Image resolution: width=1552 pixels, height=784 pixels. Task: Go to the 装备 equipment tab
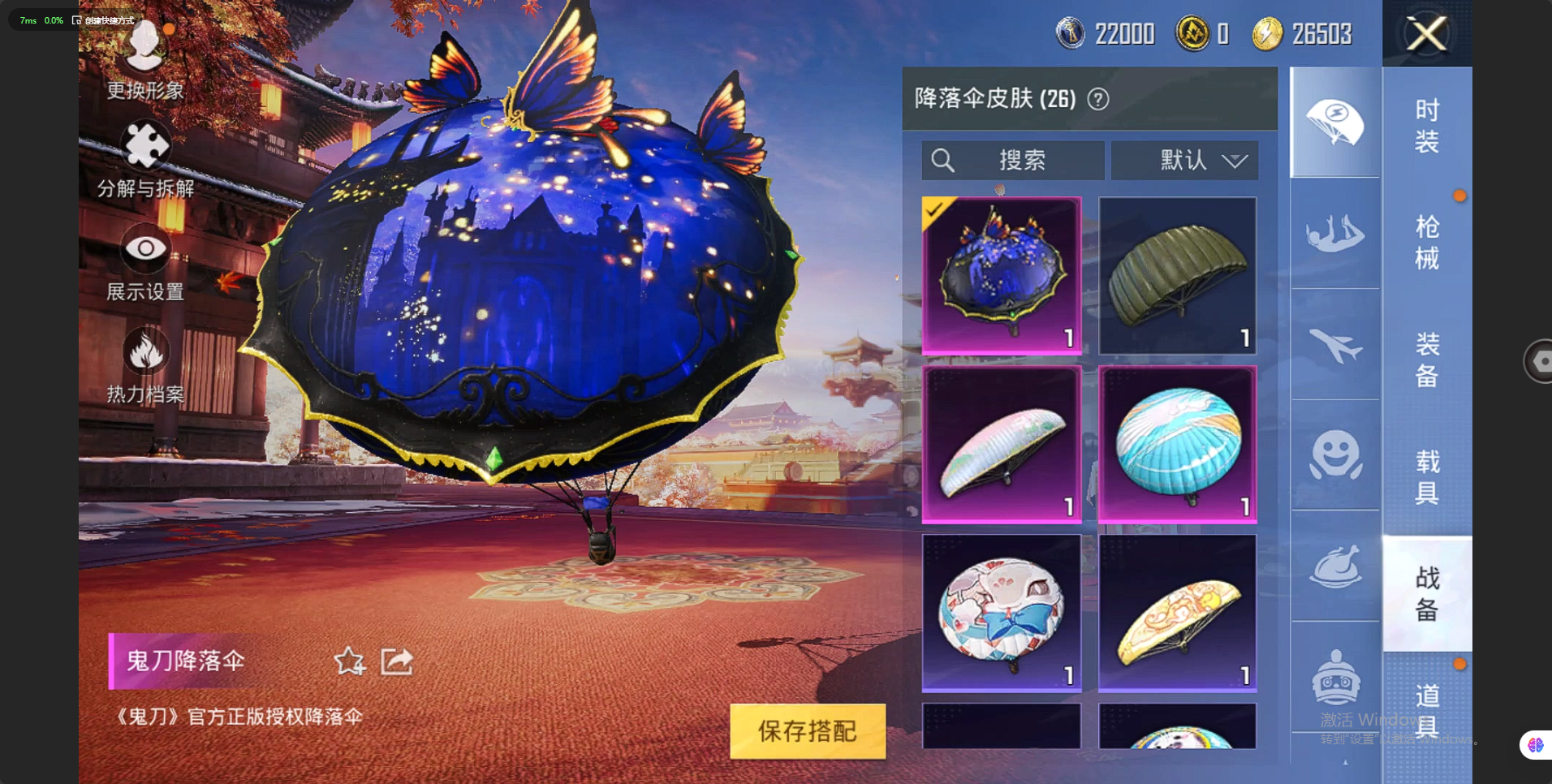[1427, 359]
